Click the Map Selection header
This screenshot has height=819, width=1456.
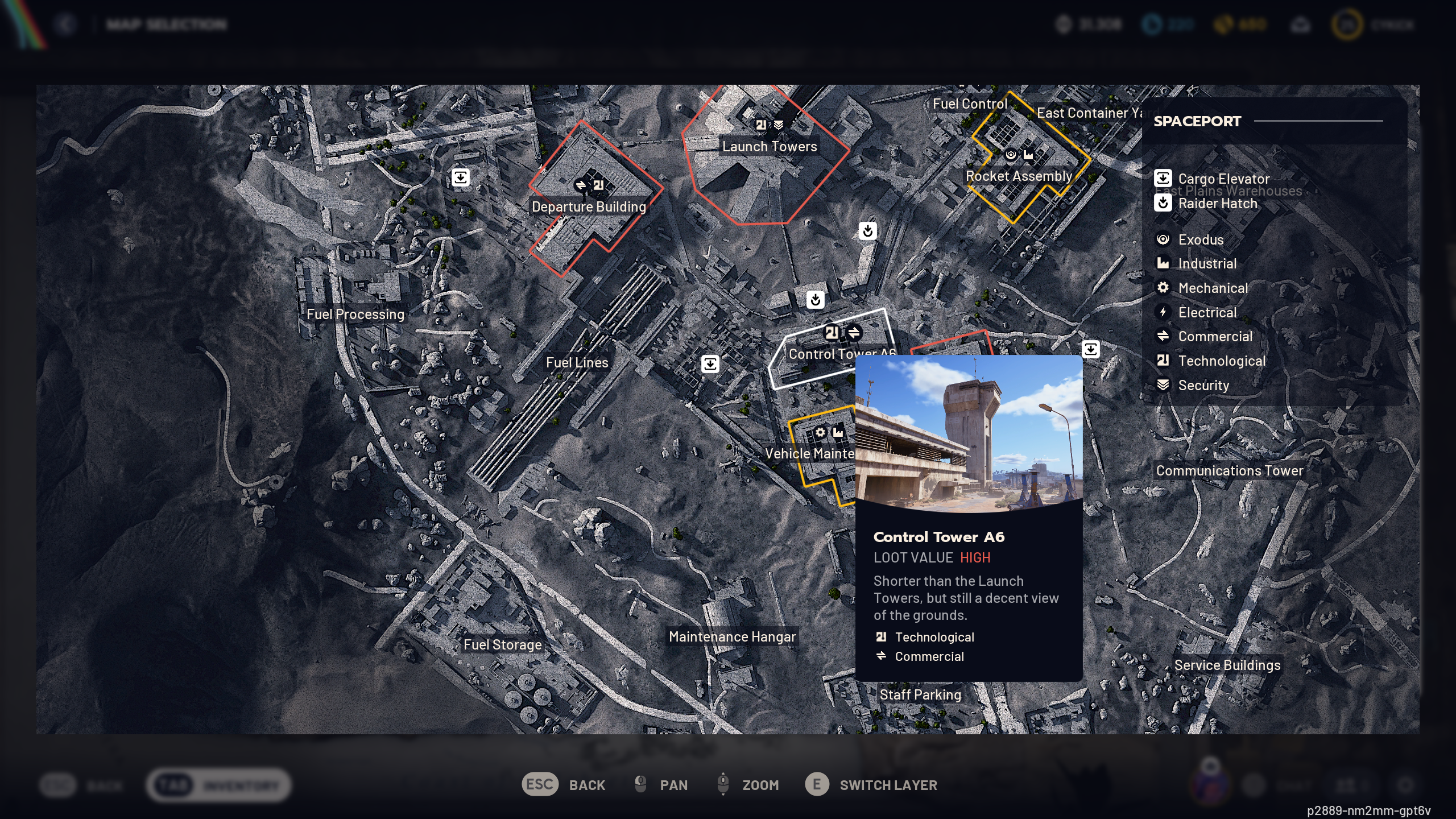[165, 23]
